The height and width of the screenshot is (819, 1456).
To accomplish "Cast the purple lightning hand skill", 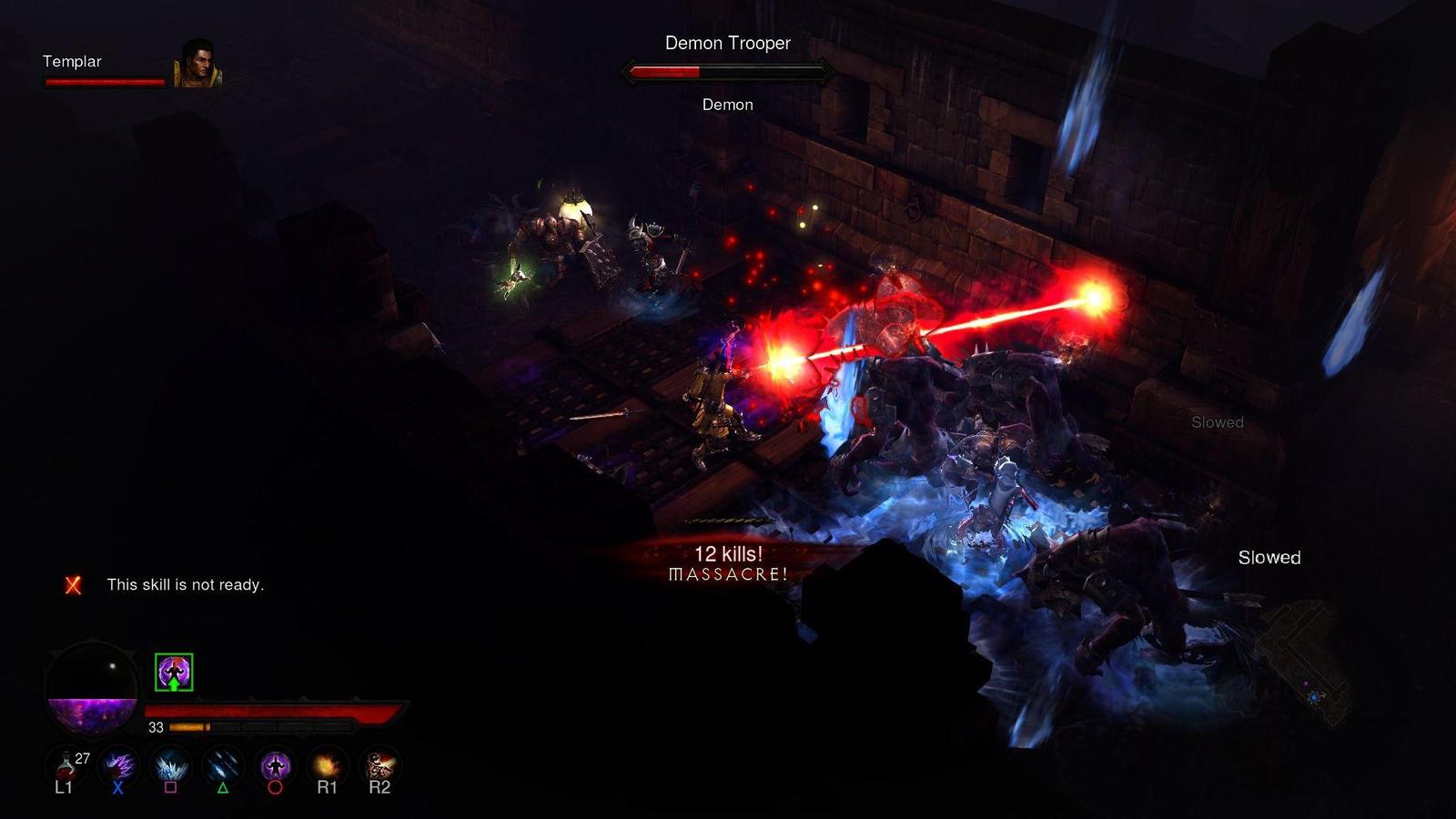I will pyautogui.click(x=118, y=764).
